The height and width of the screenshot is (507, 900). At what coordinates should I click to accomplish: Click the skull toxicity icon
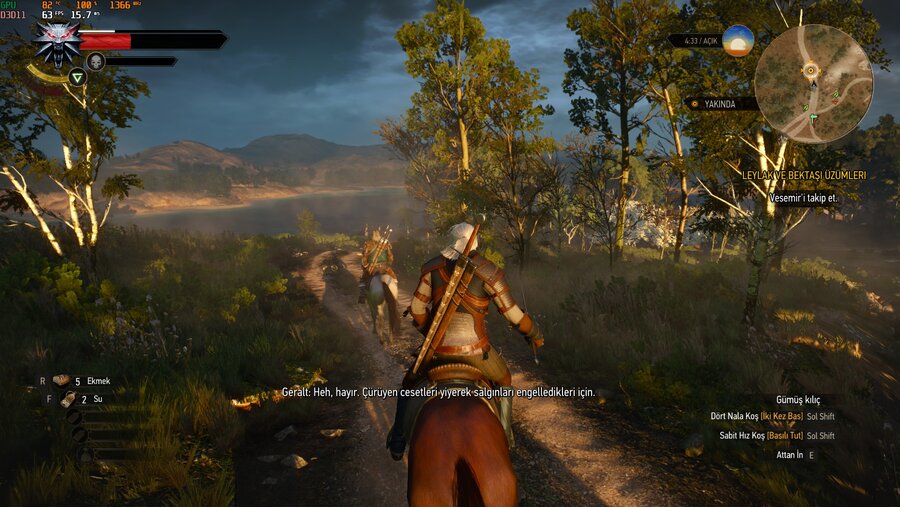pyautogui.click(x=95, y=62)
